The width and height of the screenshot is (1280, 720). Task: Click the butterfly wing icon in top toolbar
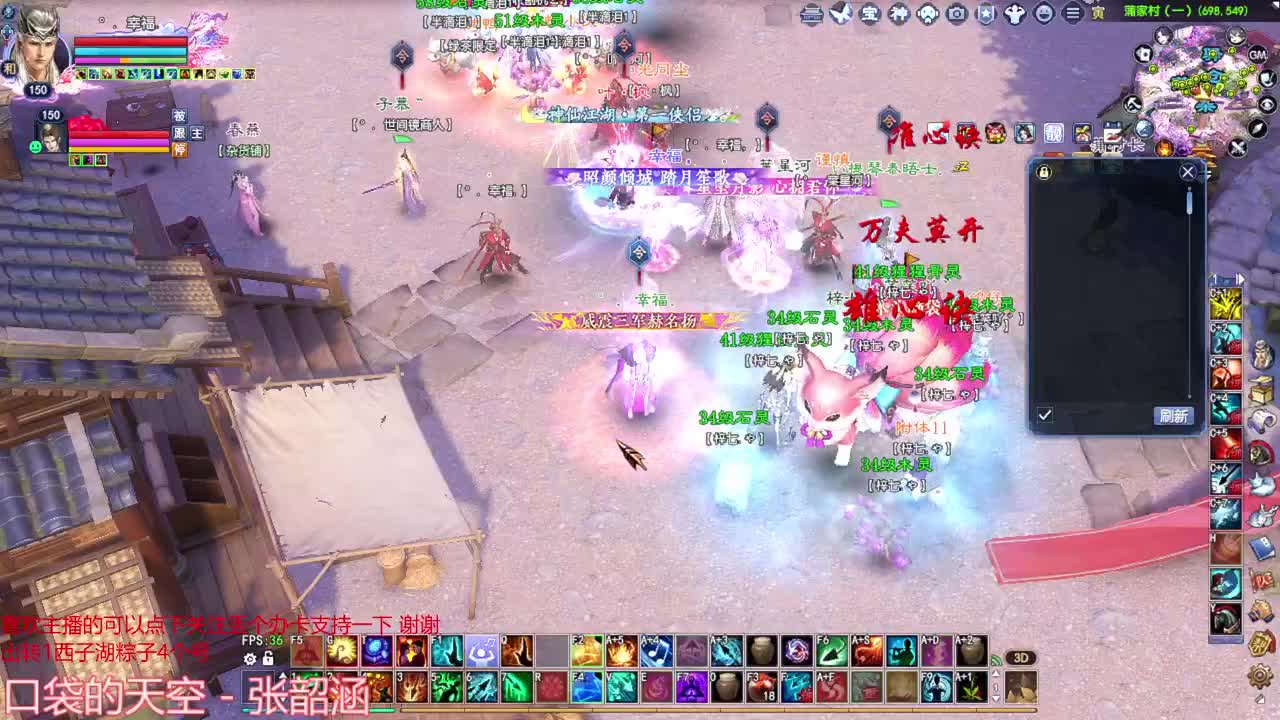(842, 13)
